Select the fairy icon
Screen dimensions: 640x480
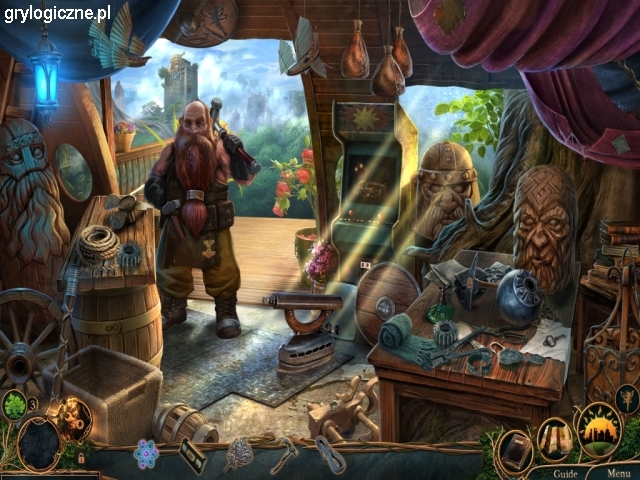coord(627,399)
